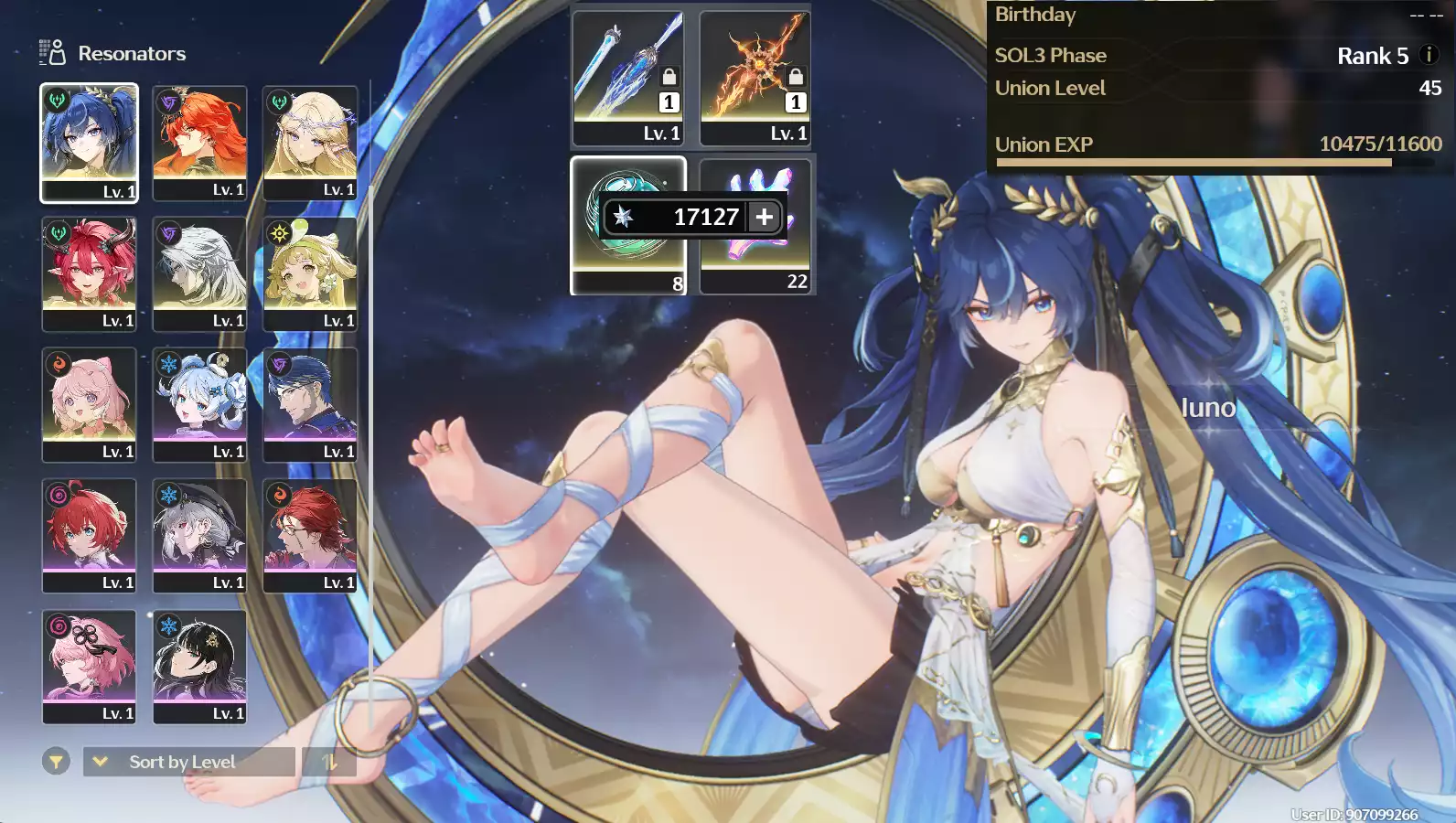Open the resonator filter funnel button
This screenshot has height=823, width=1456.
(56, 761)
